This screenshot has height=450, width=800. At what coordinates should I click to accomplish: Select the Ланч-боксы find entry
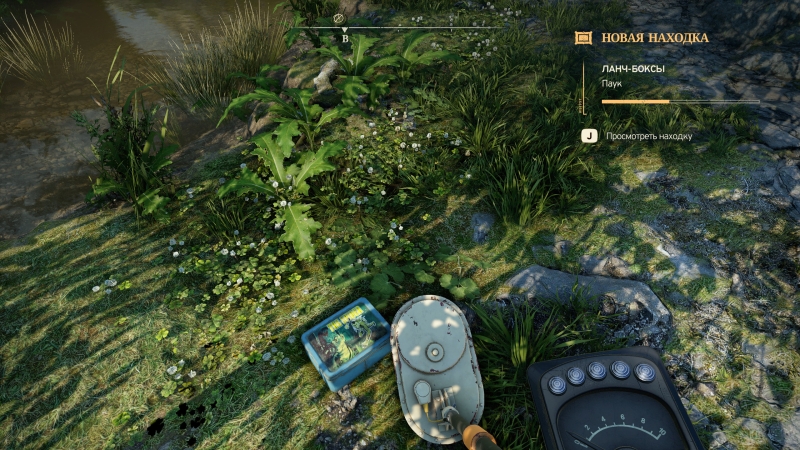634,69
